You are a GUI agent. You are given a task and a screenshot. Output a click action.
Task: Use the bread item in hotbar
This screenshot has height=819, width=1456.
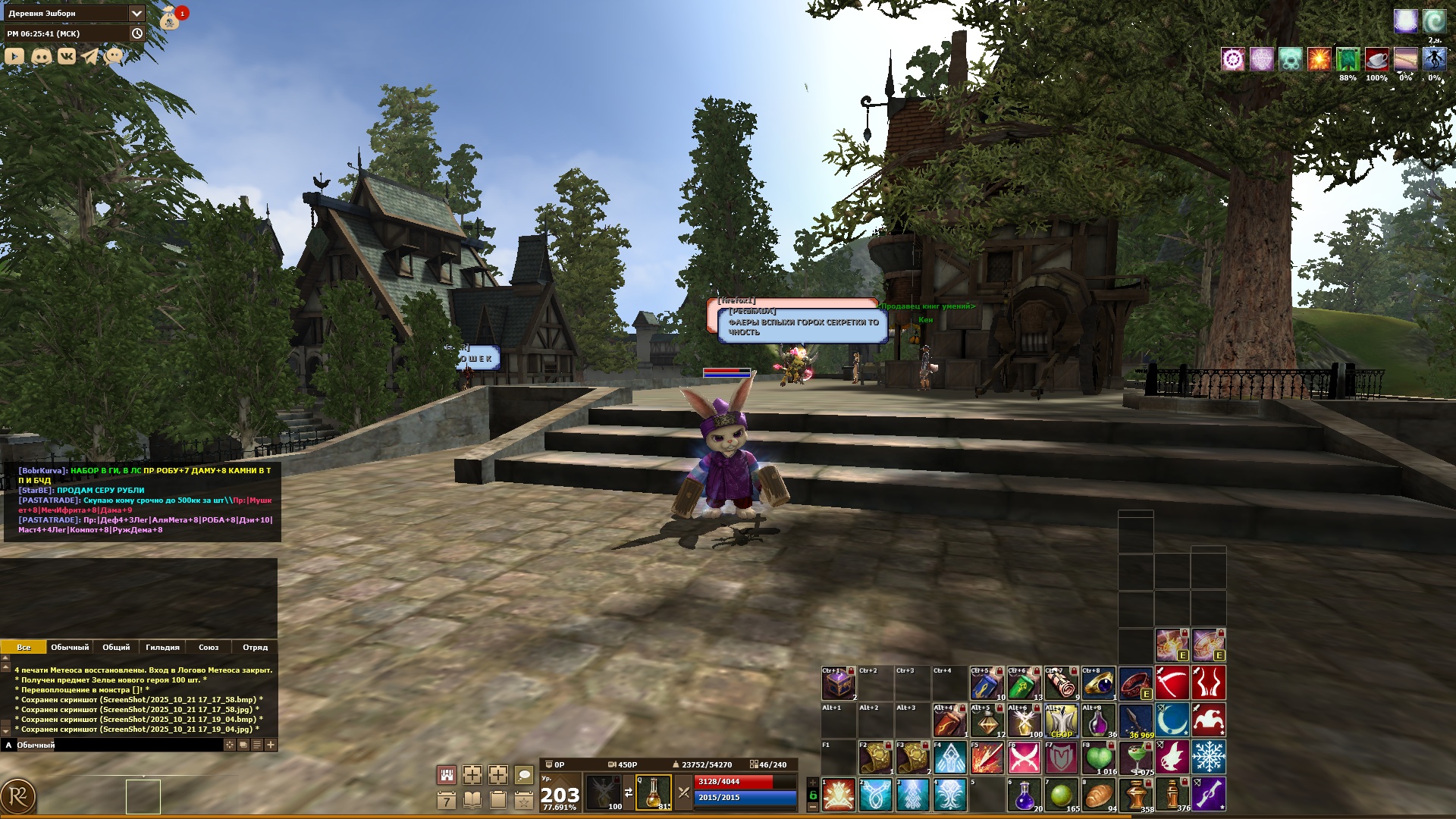tap(1098, 795)
